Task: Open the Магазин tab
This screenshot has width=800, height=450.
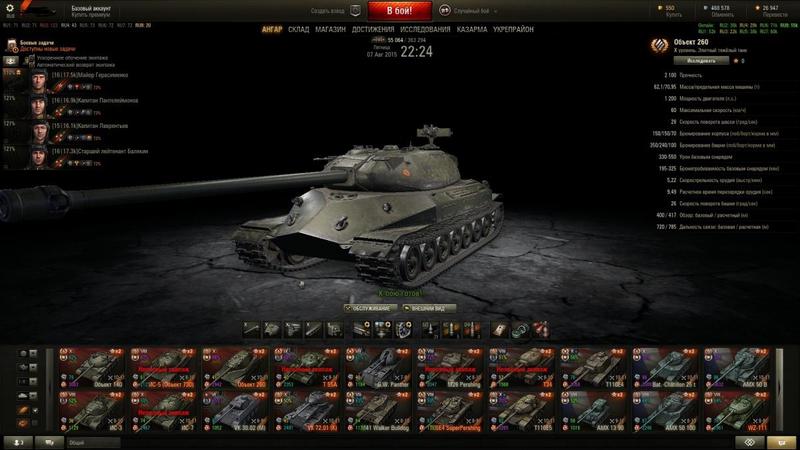Action: click(x=330, y=30)
